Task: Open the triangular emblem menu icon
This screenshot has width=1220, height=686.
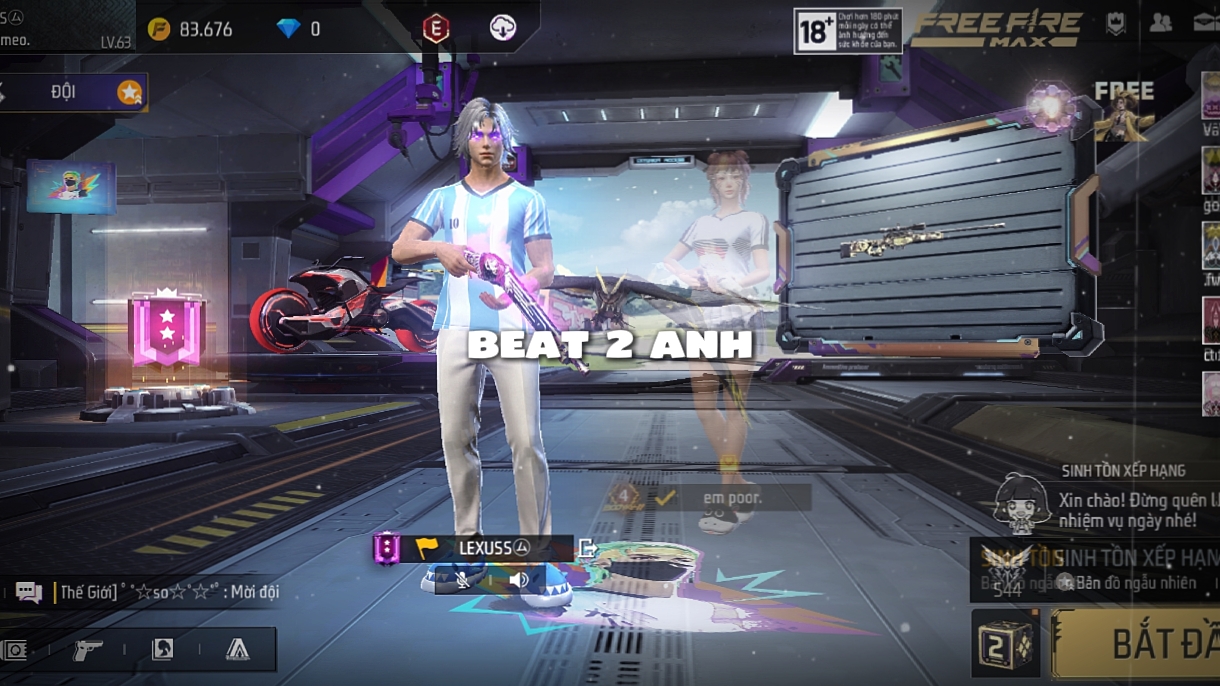Action: [x=237, y=650]
